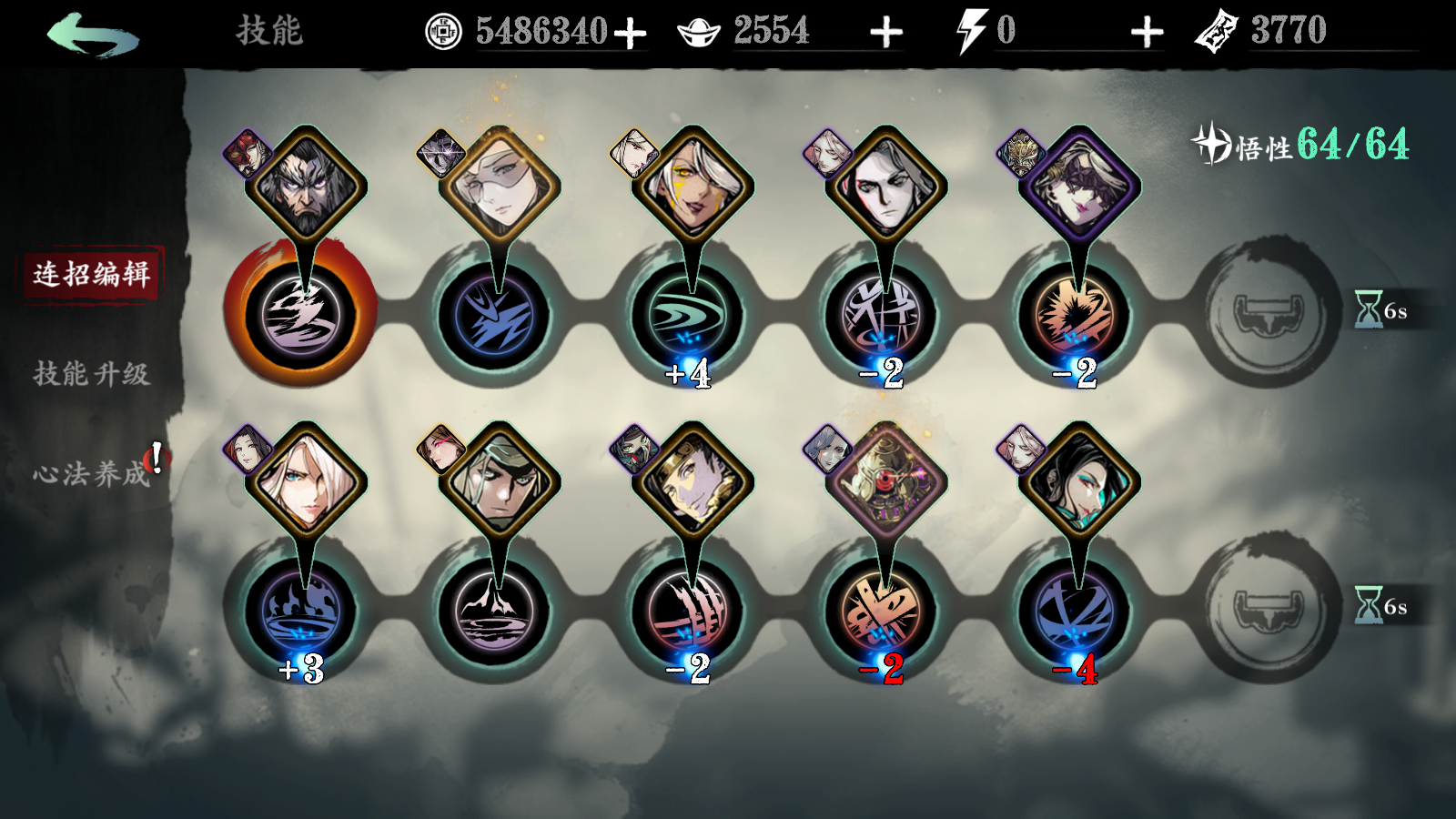Switch to the 连招编辑 tab
The image size is (1456, 819).
[91, 273]
